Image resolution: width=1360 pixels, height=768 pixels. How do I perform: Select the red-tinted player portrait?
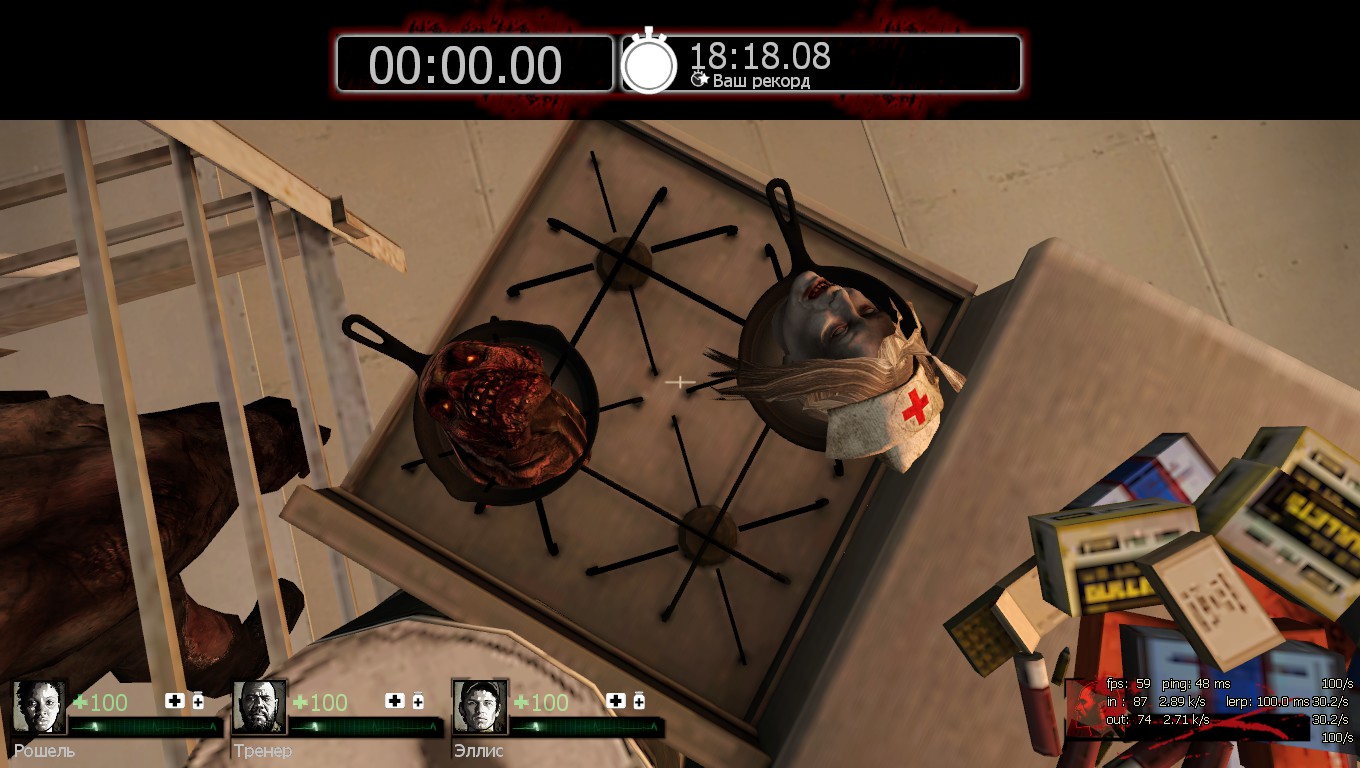tap(1084, 708)
